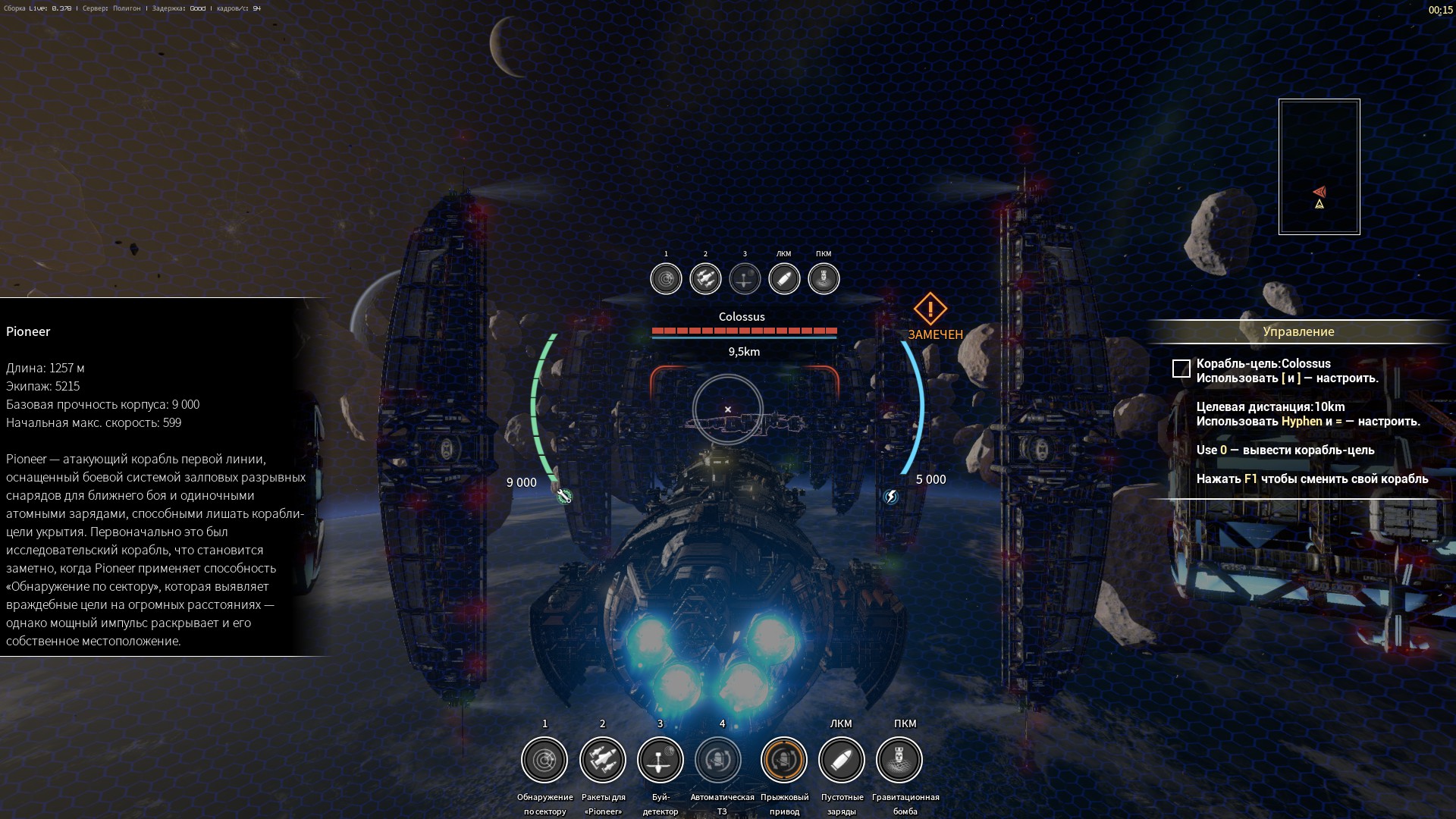Fire the Ракеты для «Pioneer» ability
This screenshot has height=819, width=1456.
(603, 760)
